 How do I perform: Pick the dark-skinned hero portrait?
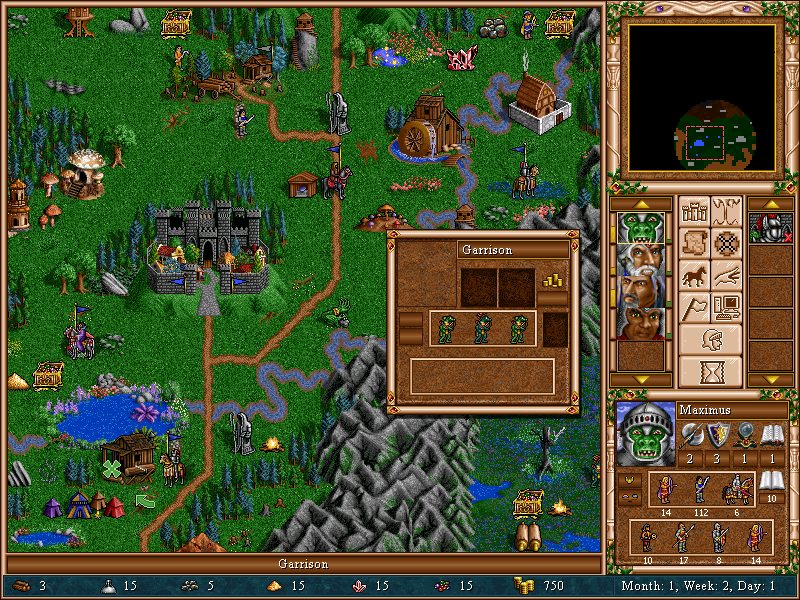point(639,324)
